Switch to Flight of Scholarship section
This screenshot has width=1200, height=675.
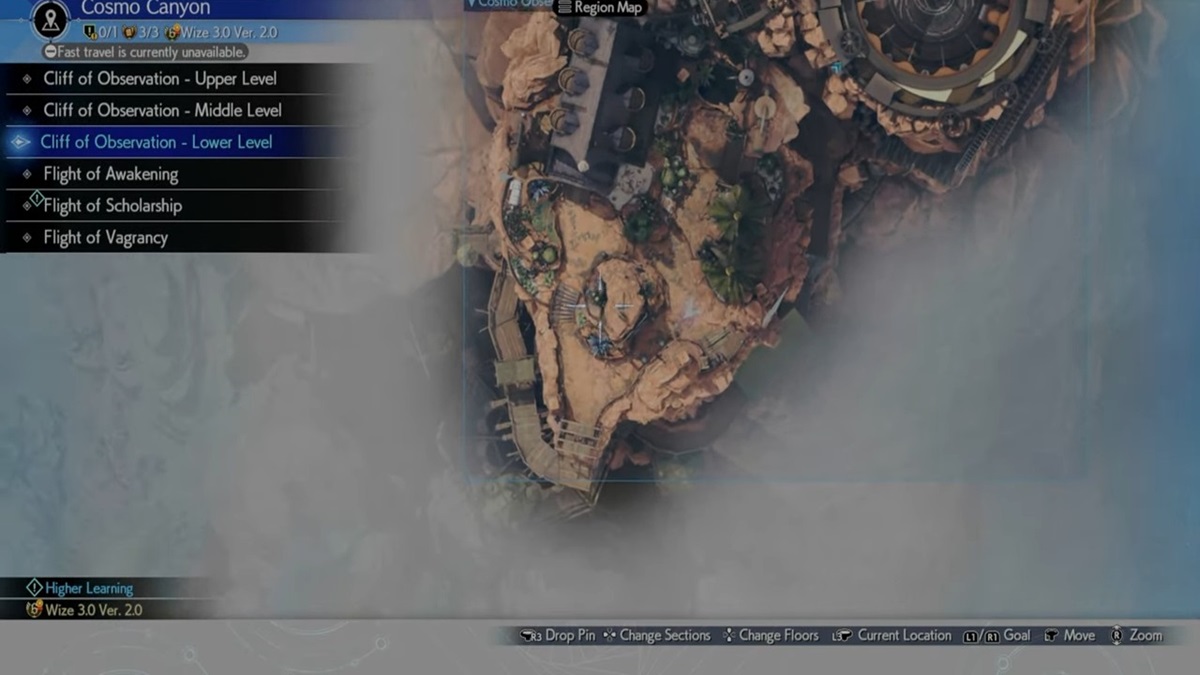click(112, 206)
